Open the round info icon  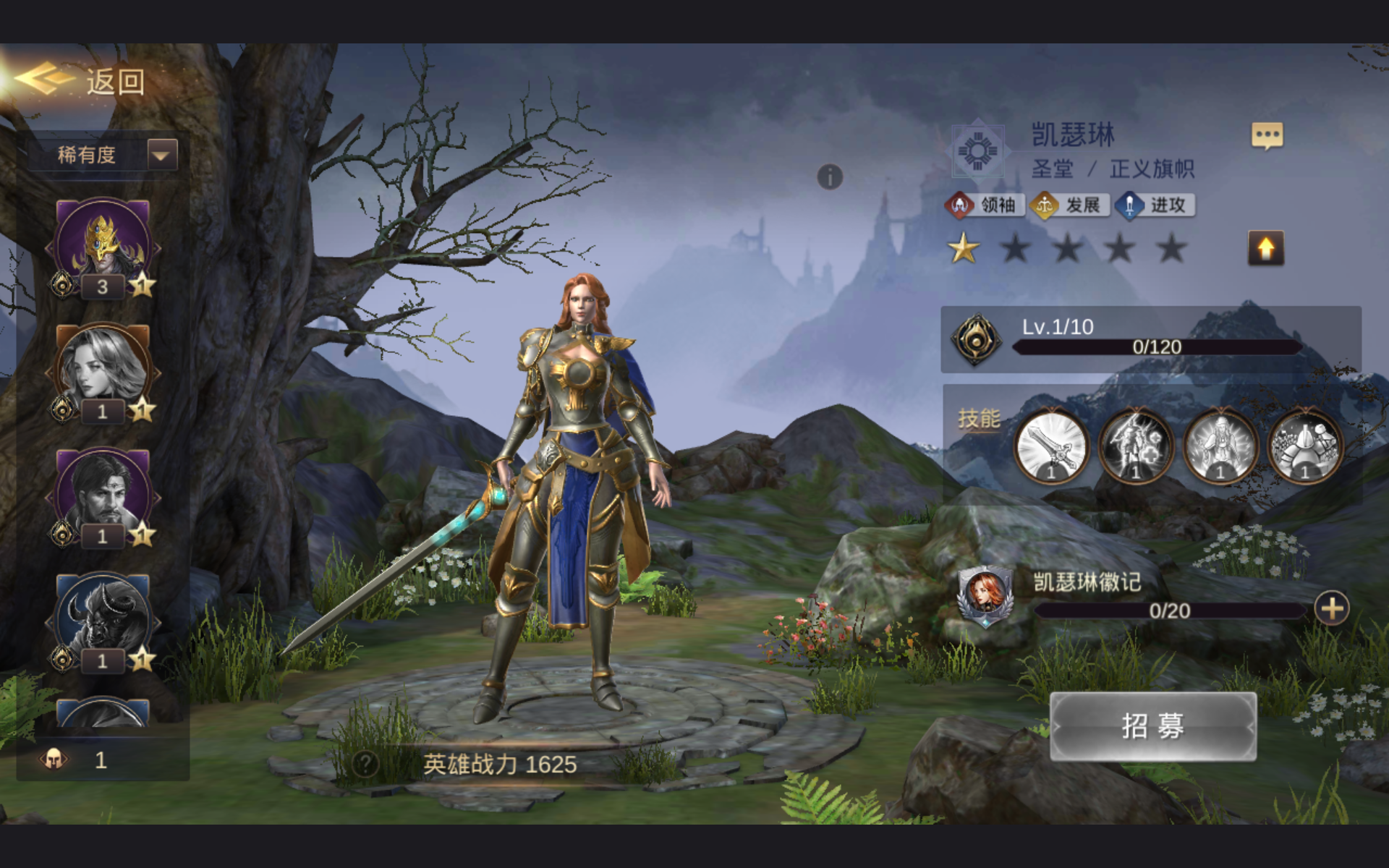pos(830,176)
